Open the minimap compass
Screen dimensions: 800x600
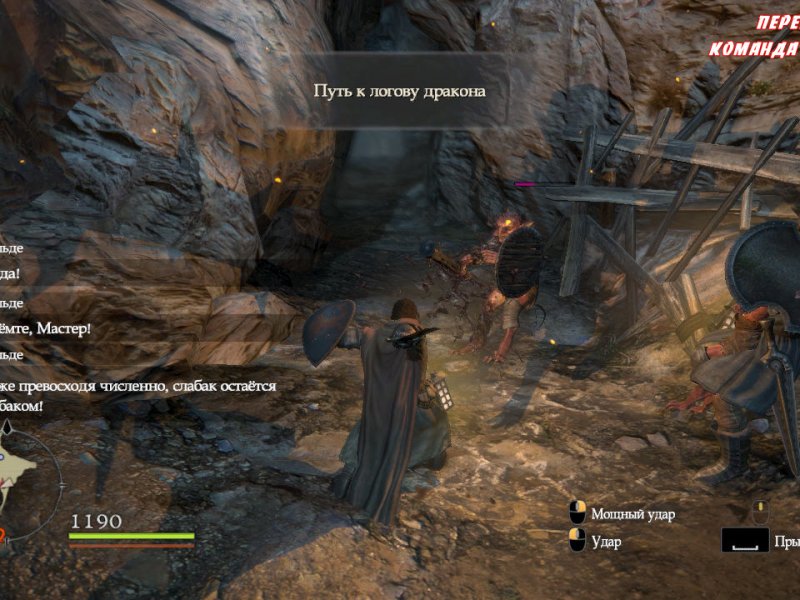[x=22, y=470]
